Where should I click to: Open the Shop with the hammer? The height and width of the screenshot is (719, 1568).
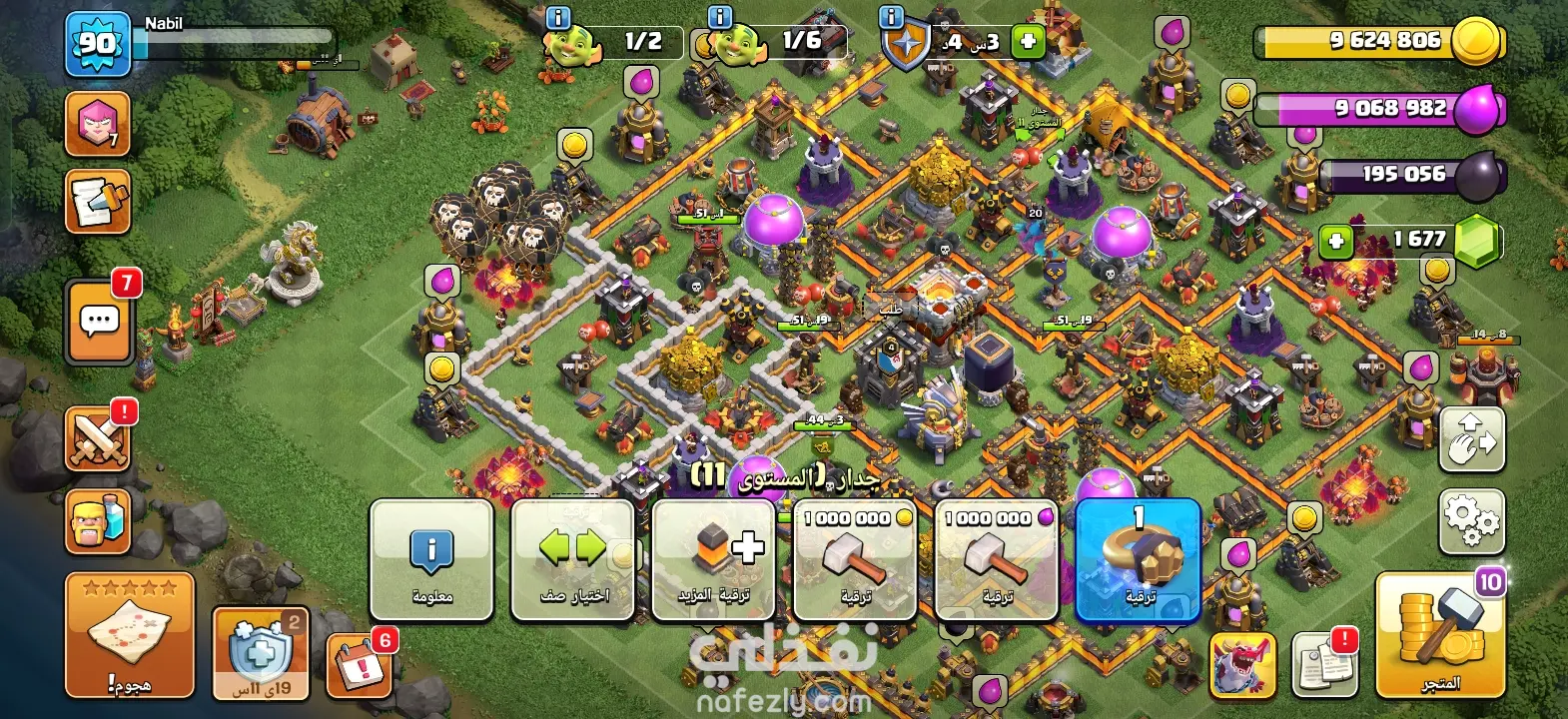[1439, 634]
